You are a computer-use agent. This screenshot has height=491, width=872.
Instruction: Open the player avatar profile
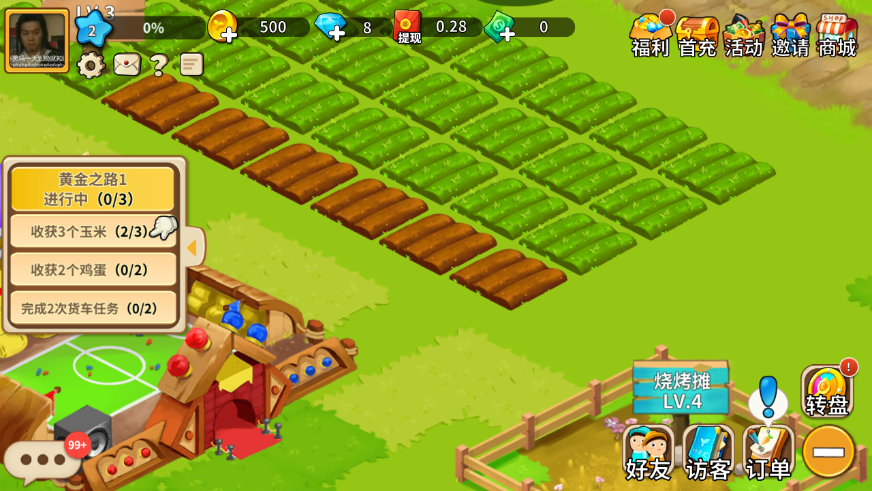click(37, 41)
